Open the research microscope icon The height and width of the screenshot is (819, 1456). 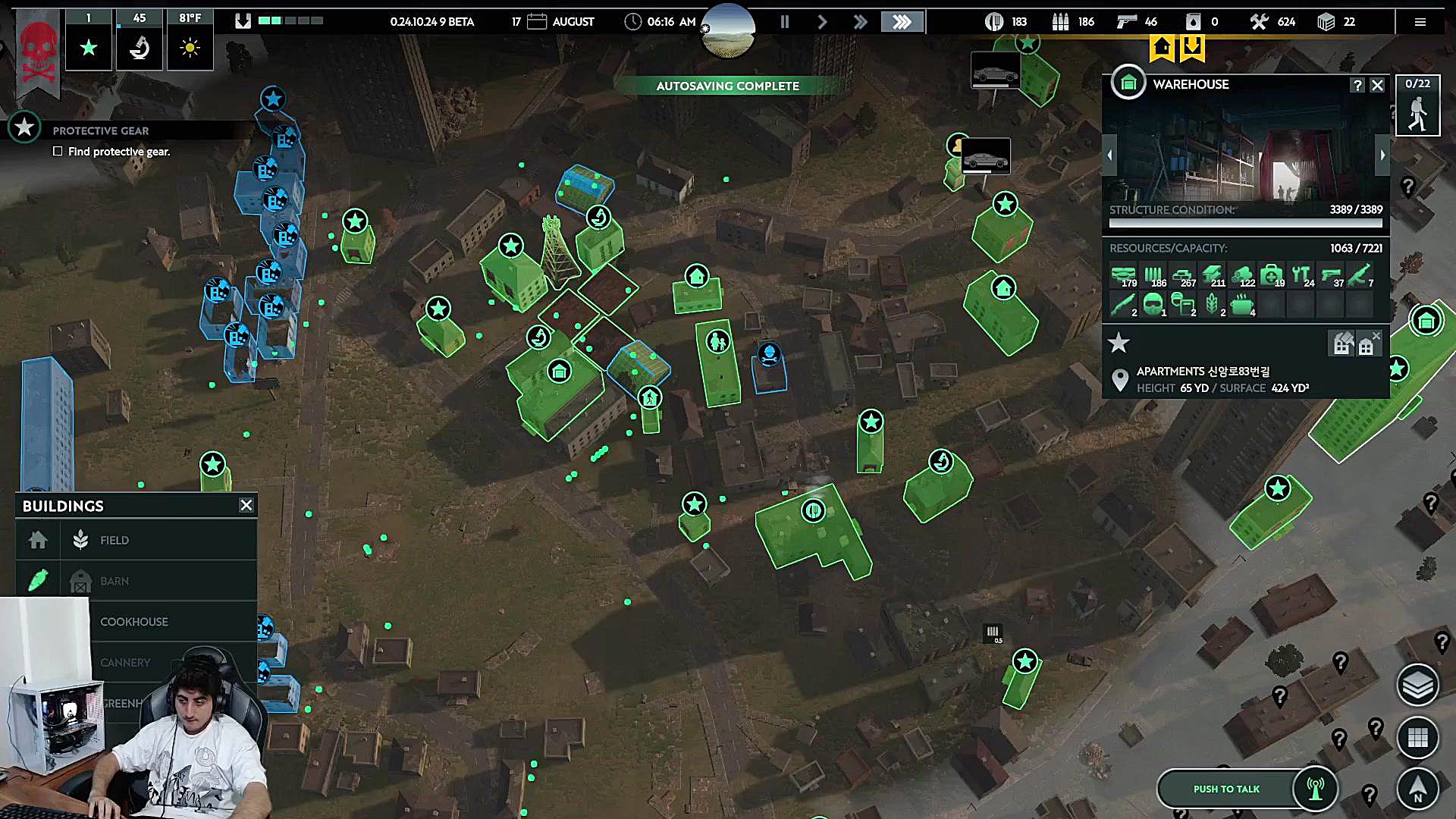point(140,49)
